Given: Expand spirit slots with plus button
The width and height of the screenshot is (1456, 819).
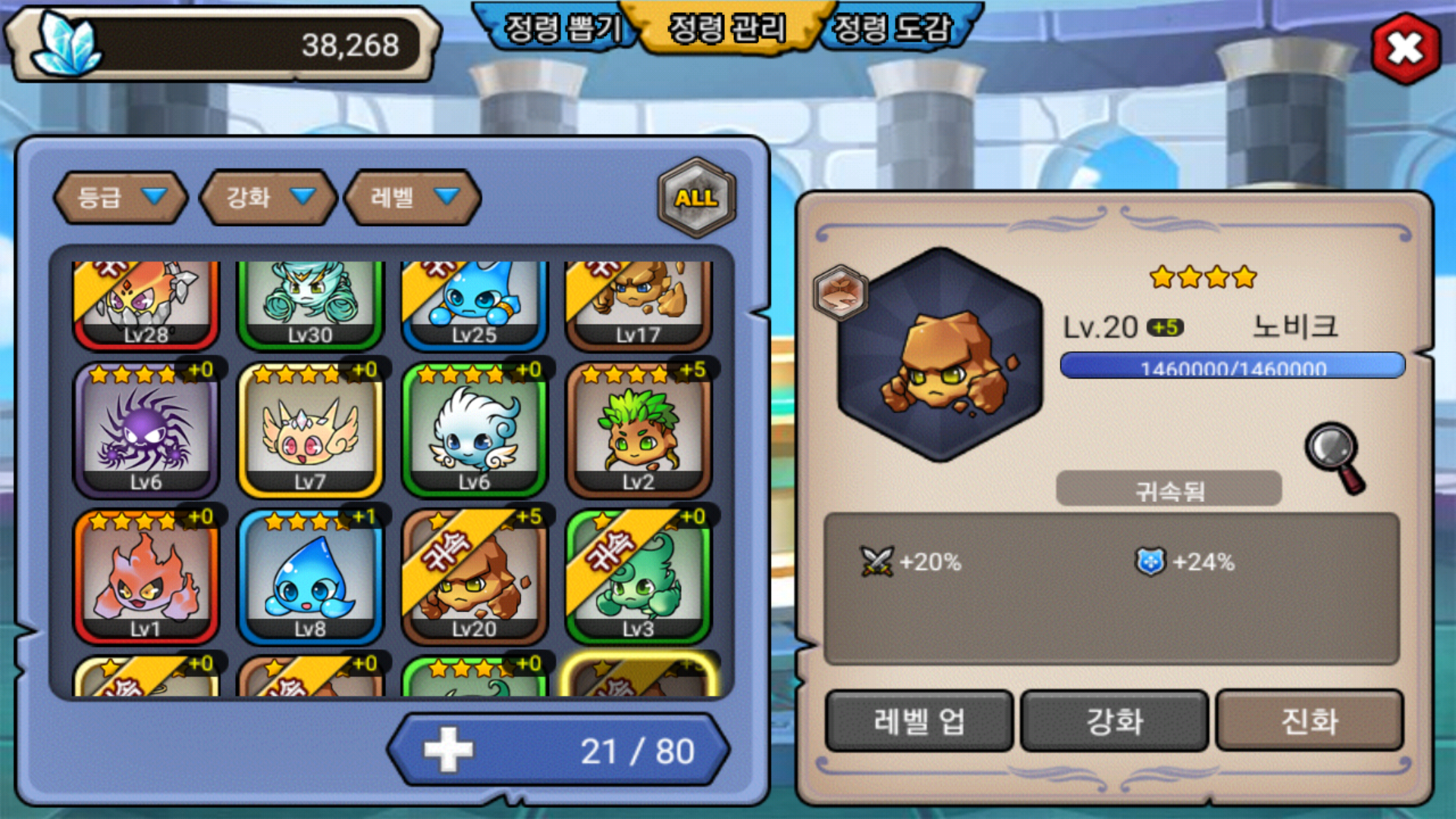Looking at the screenshot, I should [x=449, y=750].
